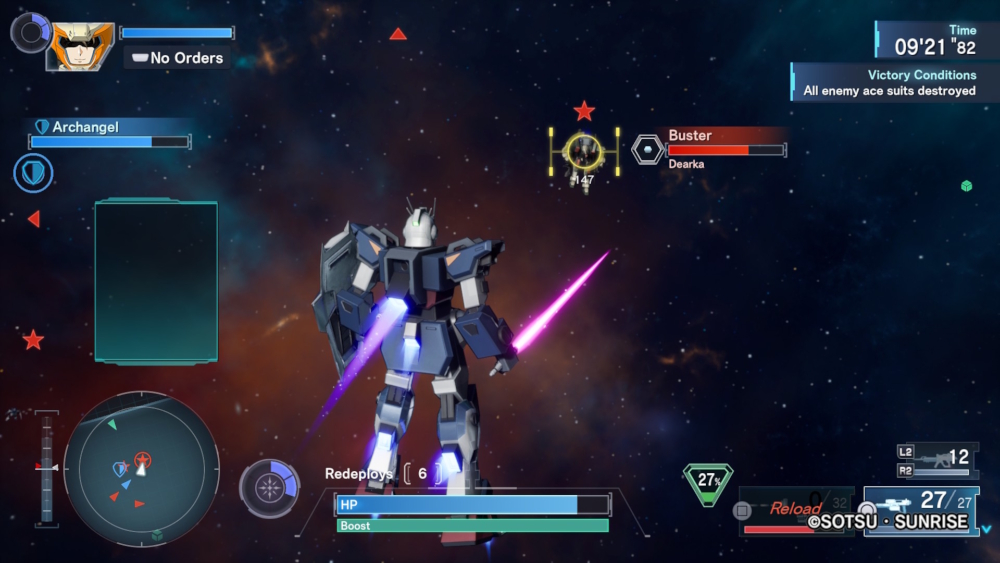Select the red star marker above Buster
The height and width of the screenshot is (563, 1000).
pos(584,111)
